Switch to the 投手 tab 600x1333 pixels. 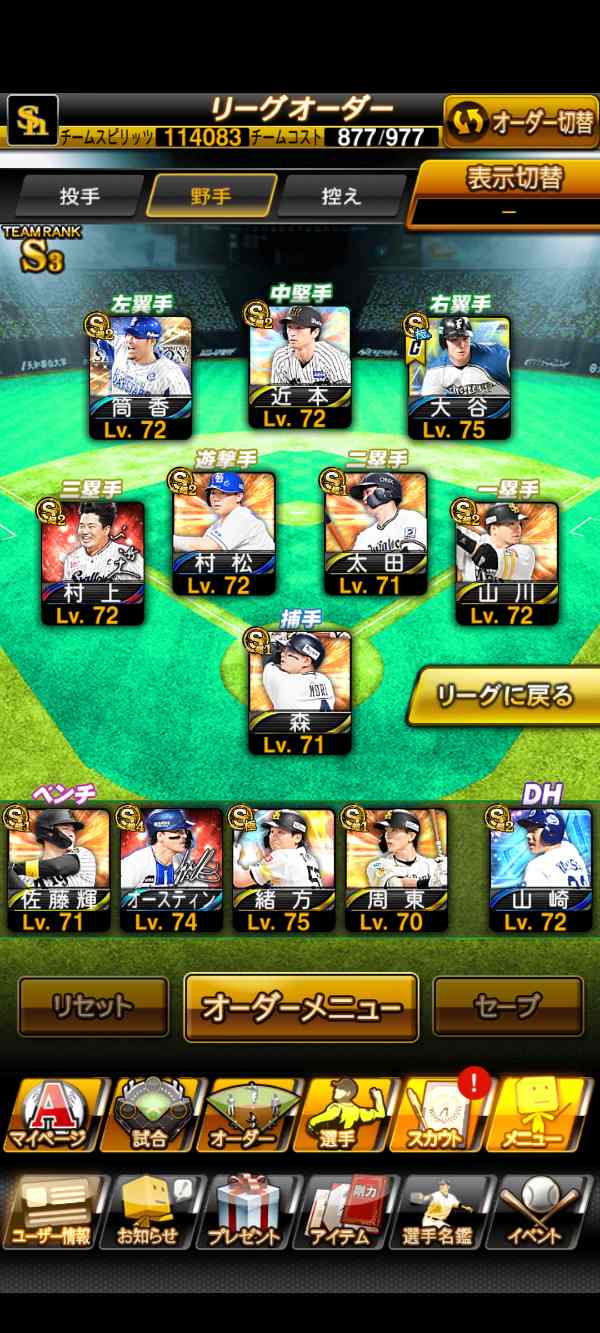tap(79, 196)
